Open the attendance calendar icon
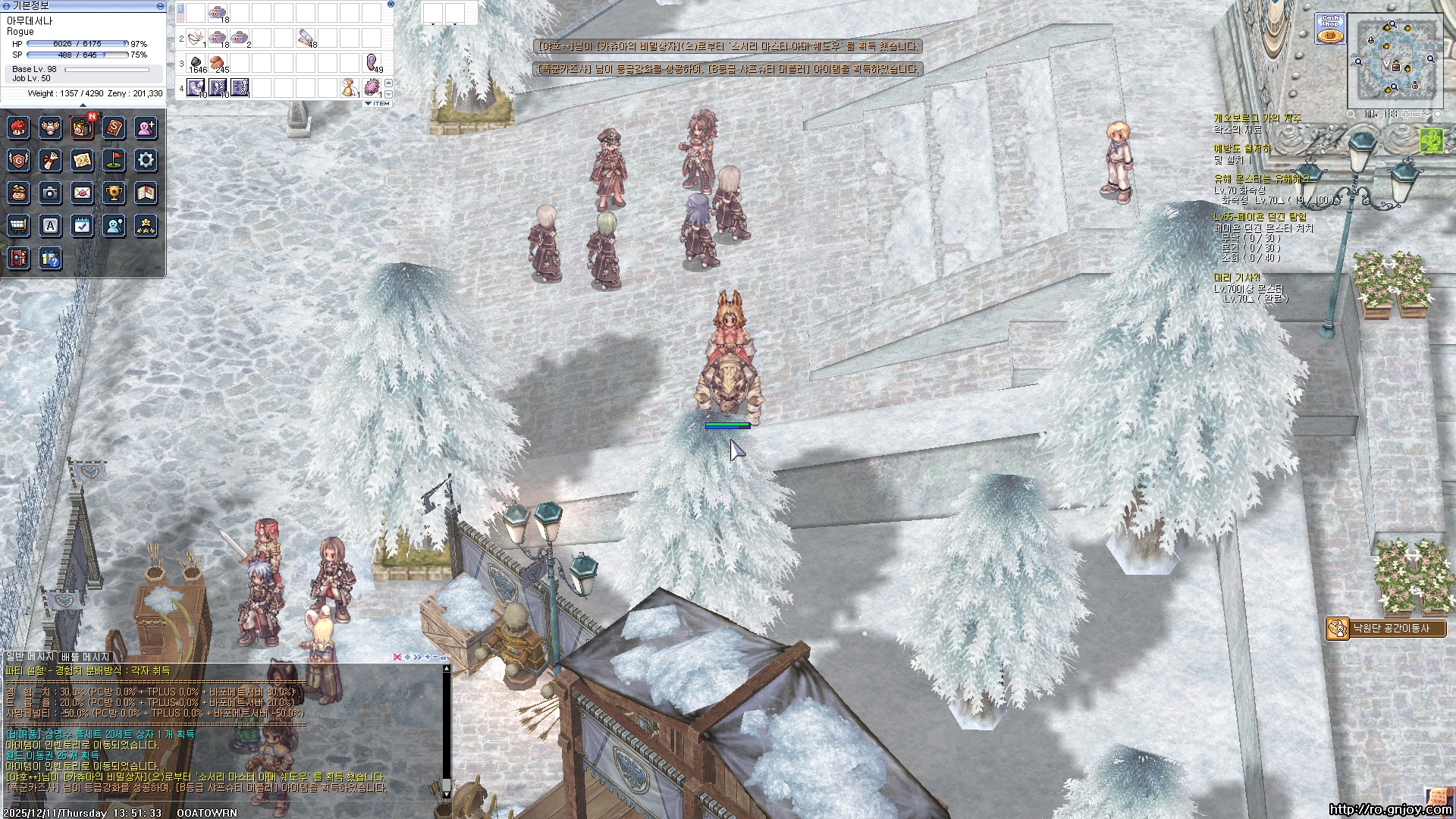The image size is (1456, 819). pos(82,225)
